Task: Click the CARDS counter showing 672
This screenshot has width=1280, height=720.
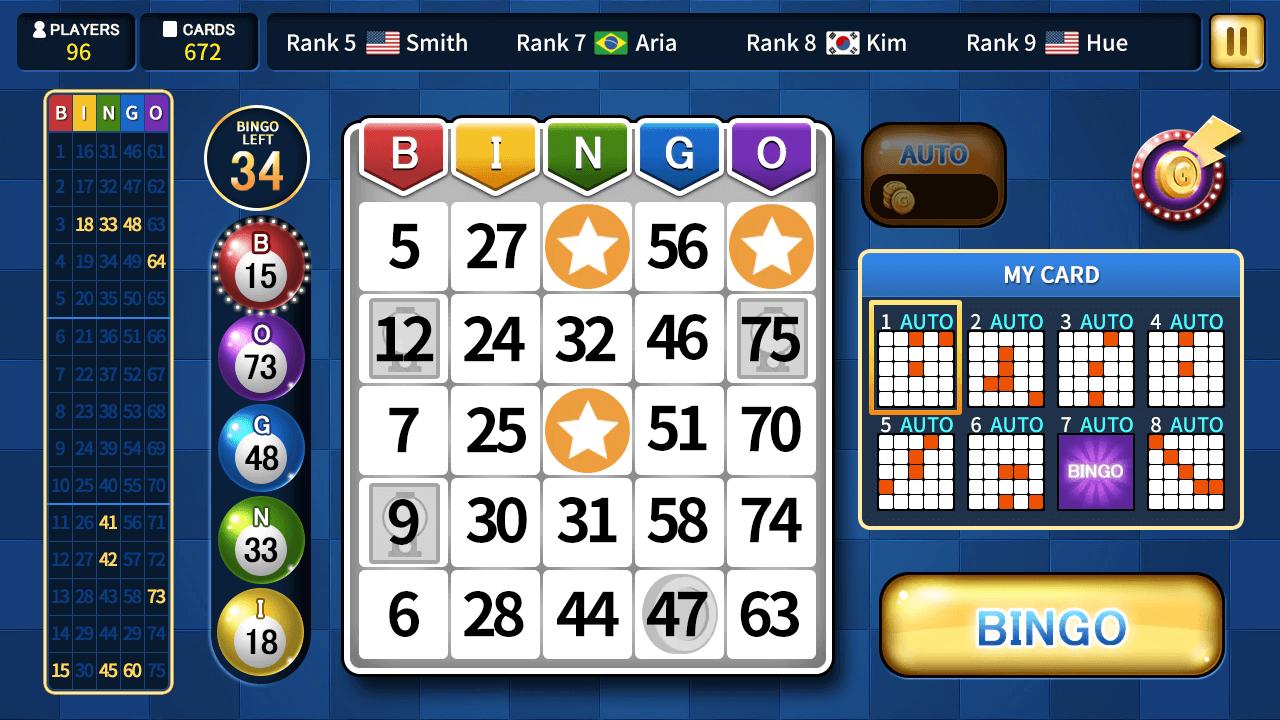Action: click(198, 41)
